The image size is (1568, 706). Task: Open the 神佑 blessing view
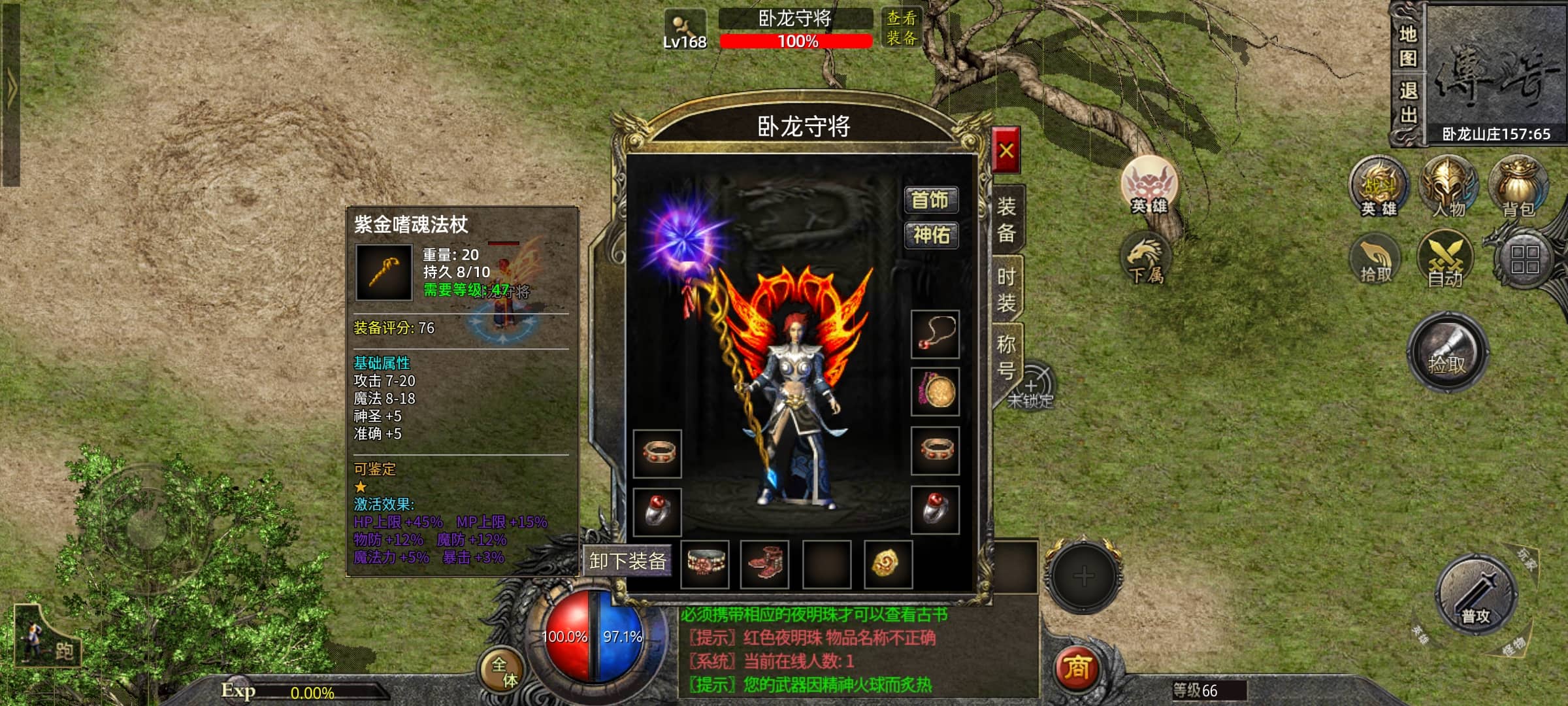(930, 235)
